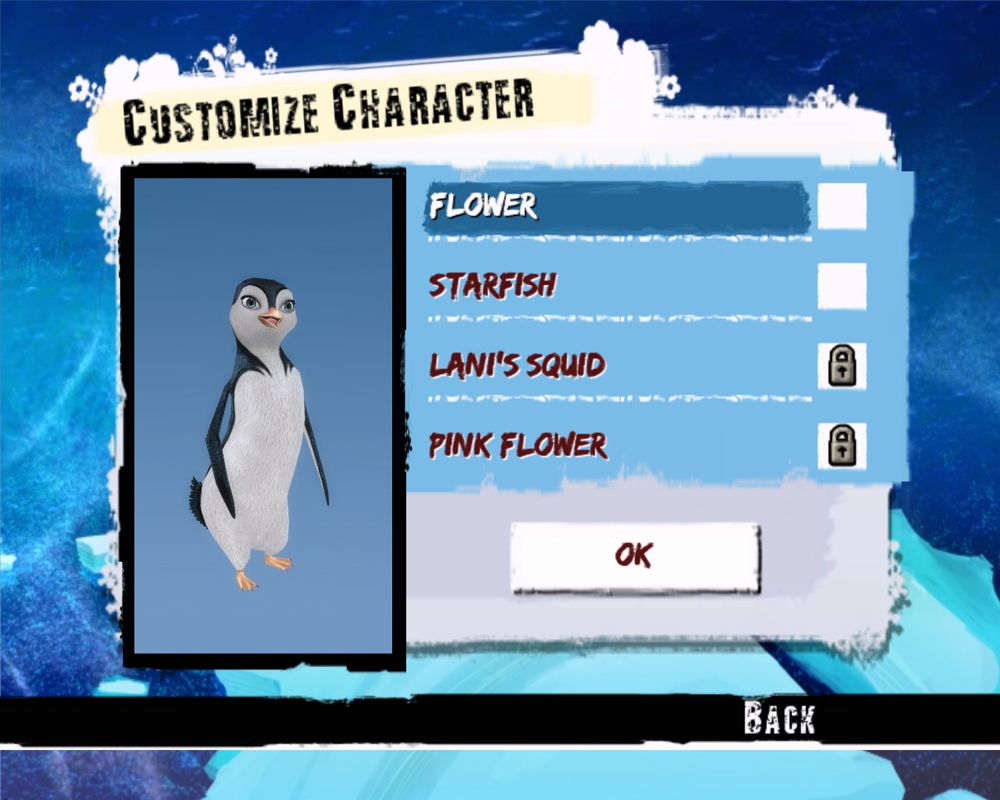Go Back from the customize screen
The image size is (1000, 800).
click(779, 718)
